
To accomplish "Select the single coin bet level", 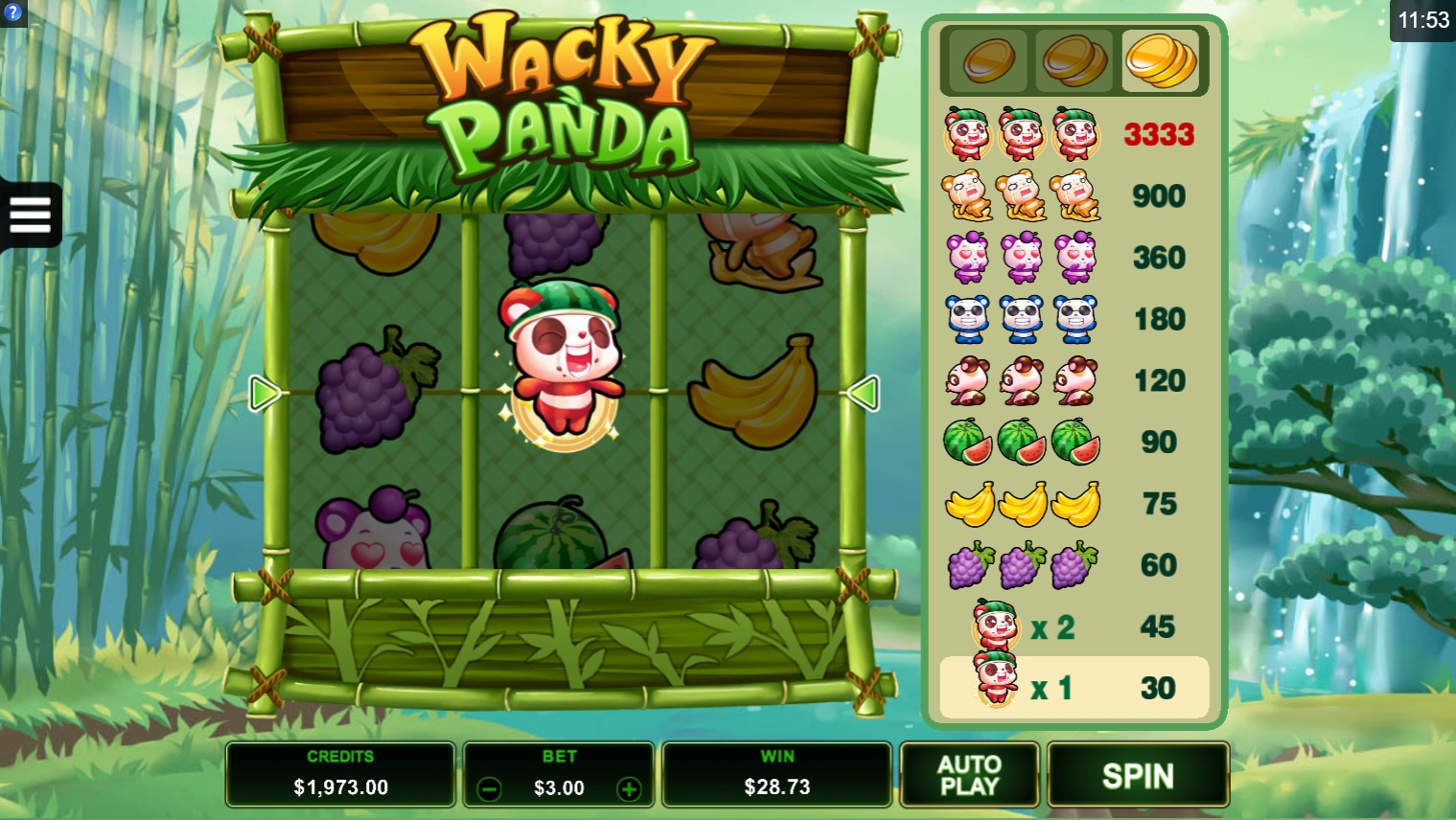I will point(988,61).
